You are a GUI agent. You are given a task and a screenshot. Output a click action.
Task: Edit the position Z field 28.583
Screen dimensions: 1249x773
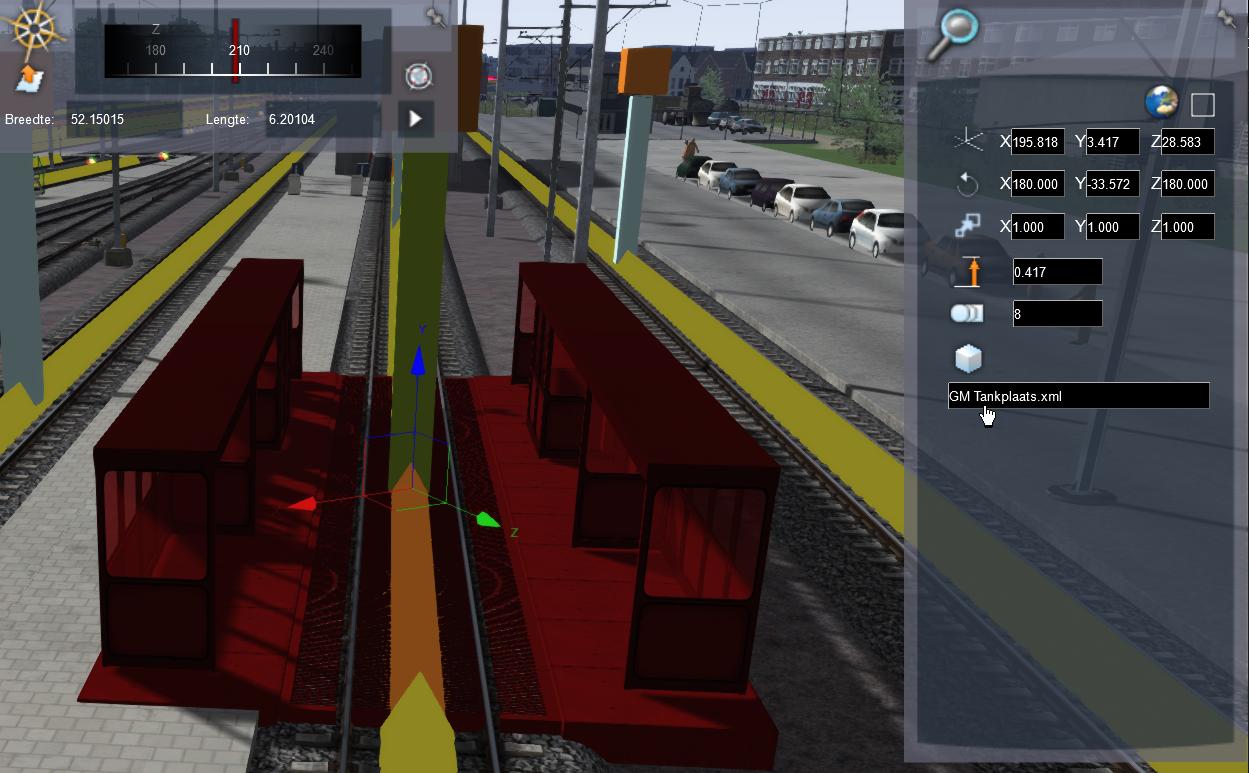(1187, 142)
